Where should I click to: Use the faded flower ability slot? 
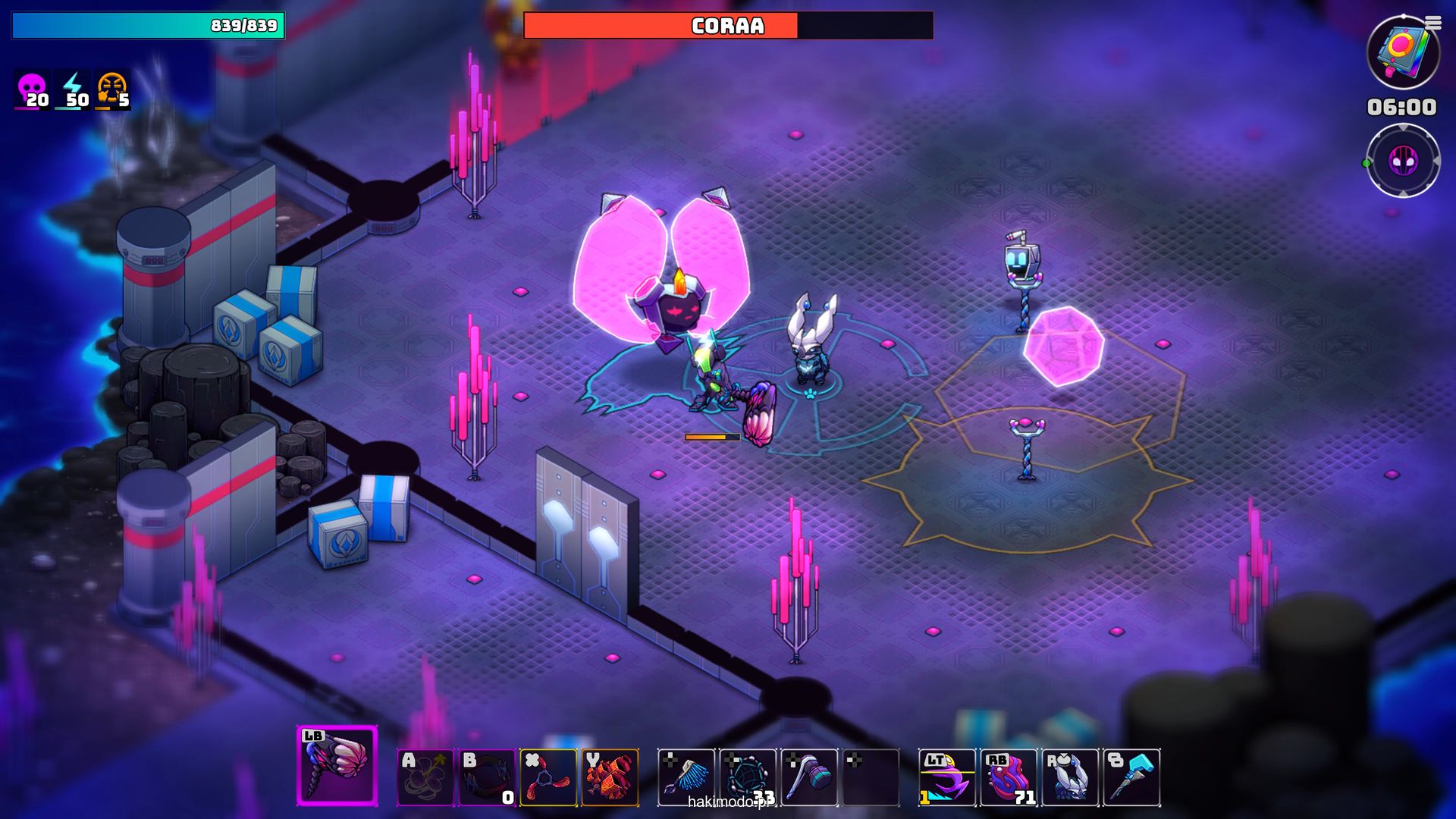(x=425, y=777)
